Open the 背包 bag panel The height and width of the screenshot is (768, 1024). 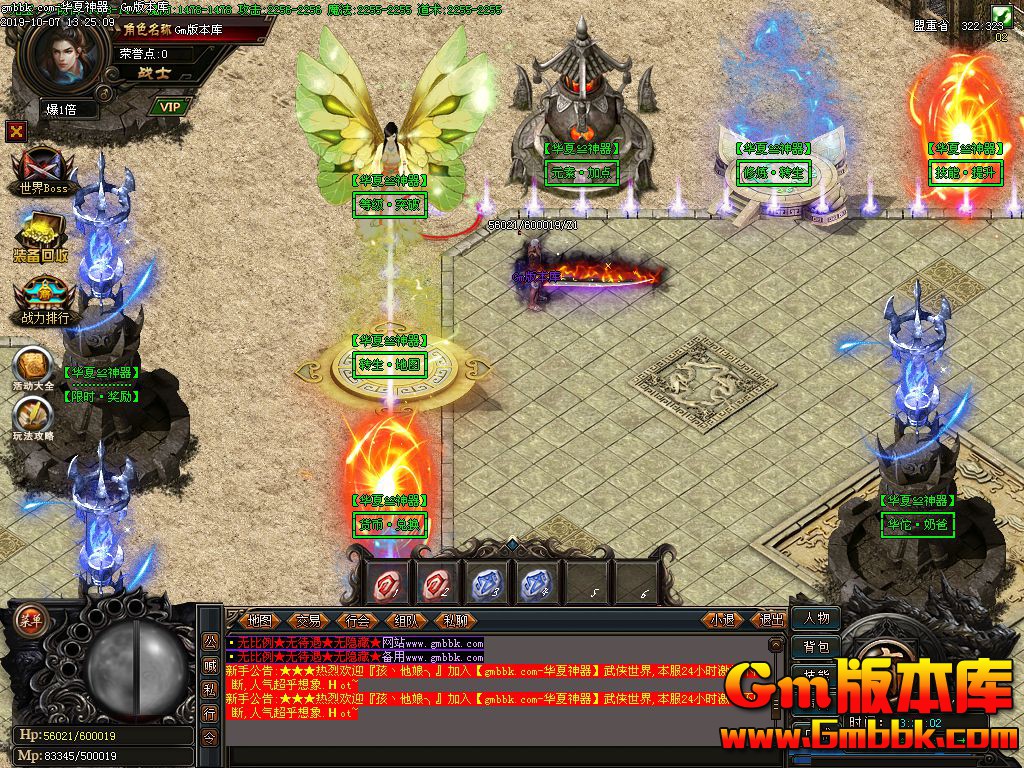pyautogui.click(x=816, y=648)
